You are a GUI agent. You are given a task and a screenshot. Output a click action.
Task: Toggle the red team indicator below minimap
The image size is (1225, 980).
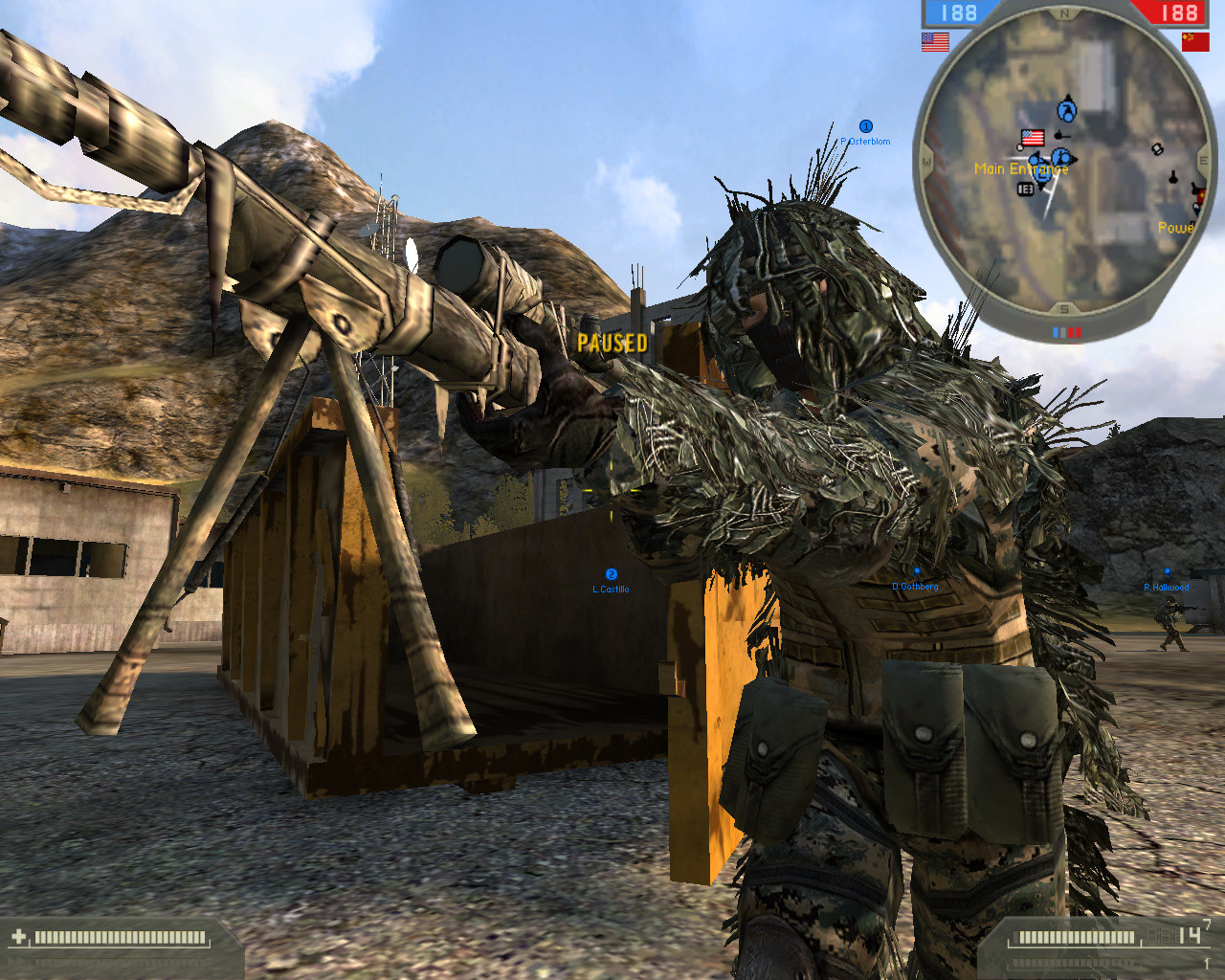(1075, 331)
